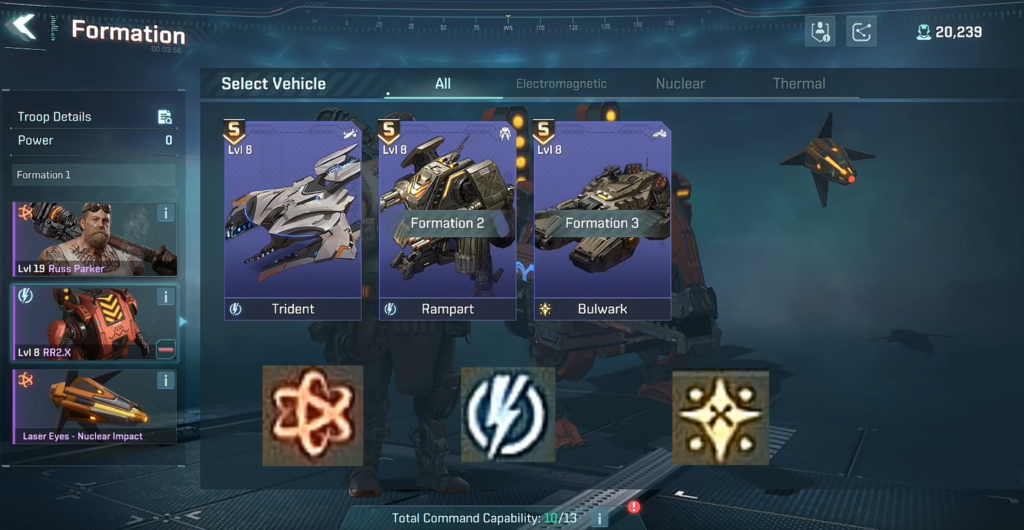Pick the Rampart vehicle card
The width and height of the screenshot is (1024, 530).
pos(447,220)
